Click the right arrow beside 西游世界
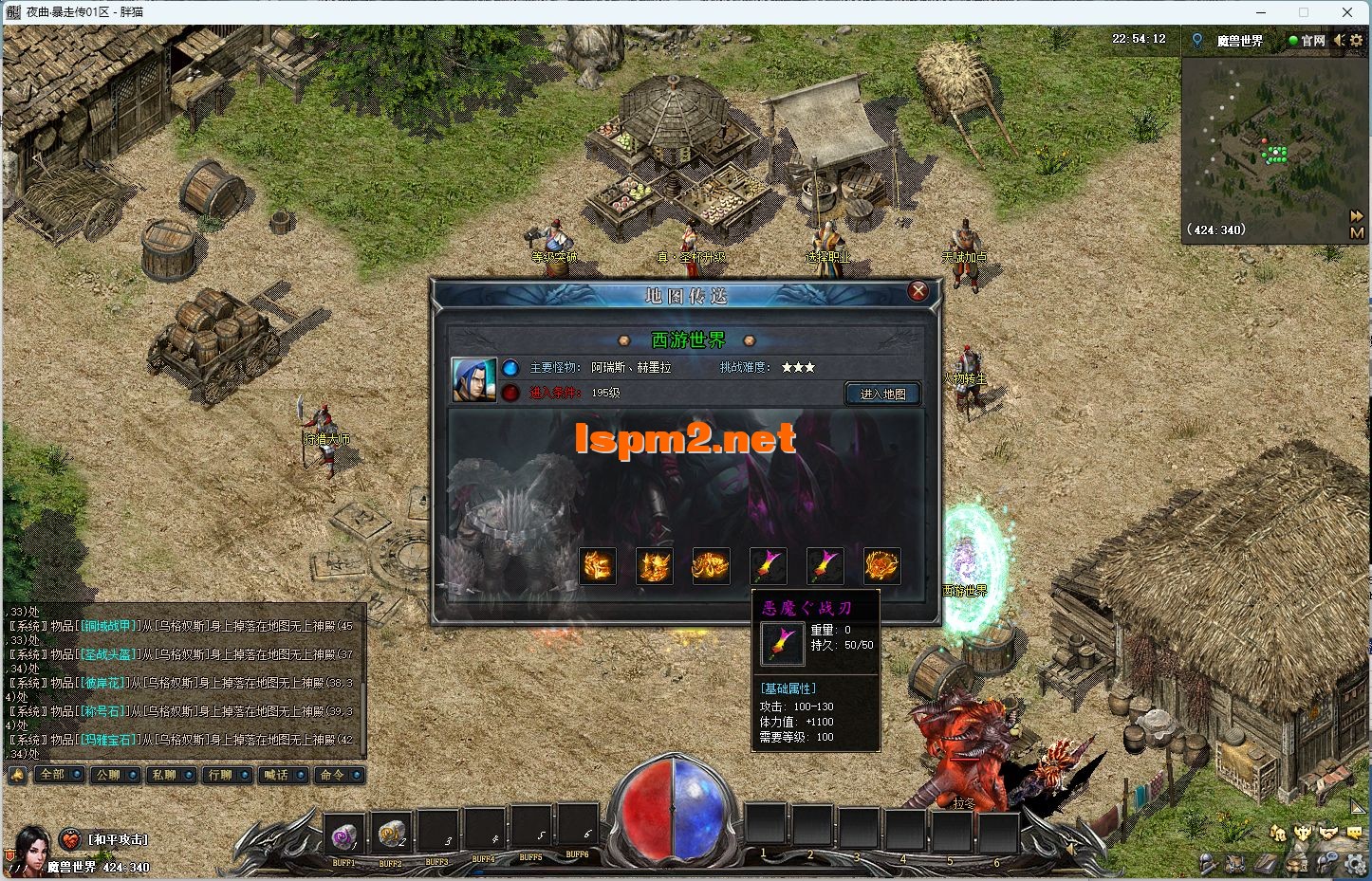1372x881 pixels. coord(749,340)
